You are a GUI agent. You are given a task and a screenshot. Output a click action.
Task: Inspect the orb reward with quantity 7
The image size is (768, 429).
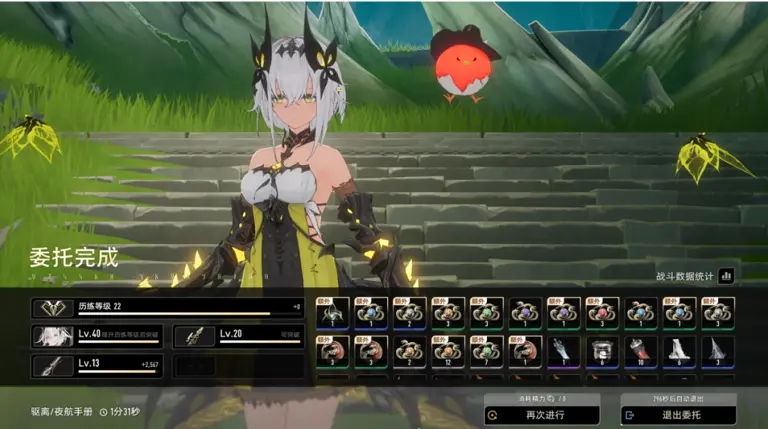click(486, 351)
